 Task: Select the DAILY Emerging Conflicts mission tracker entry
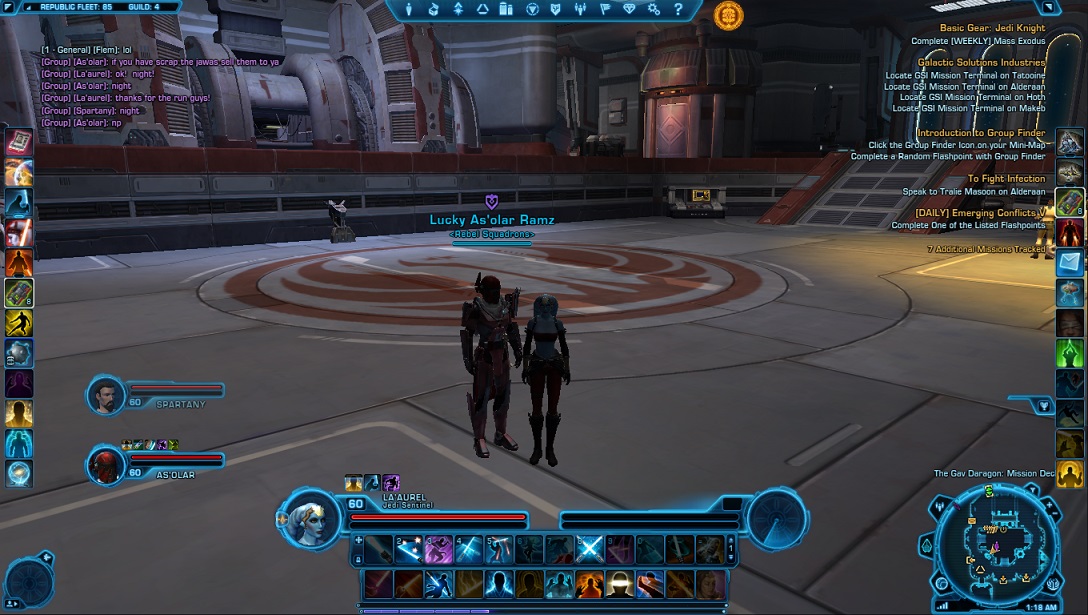coord(980,213)
